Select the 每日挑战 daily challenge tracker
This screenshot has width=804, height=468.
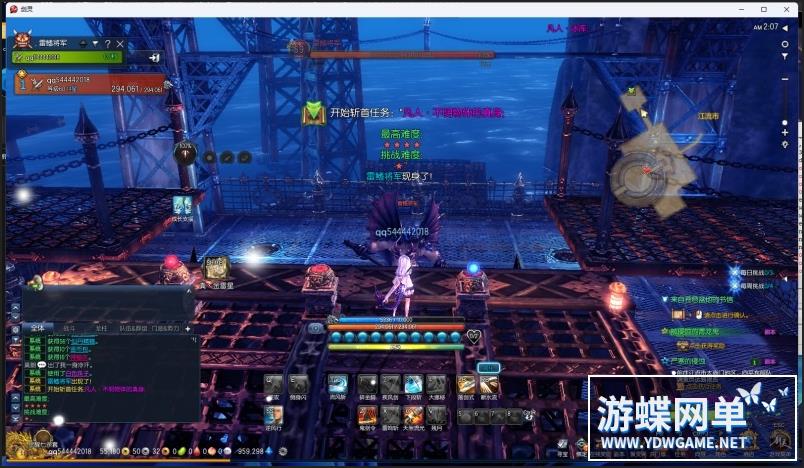tap(764, 273)
